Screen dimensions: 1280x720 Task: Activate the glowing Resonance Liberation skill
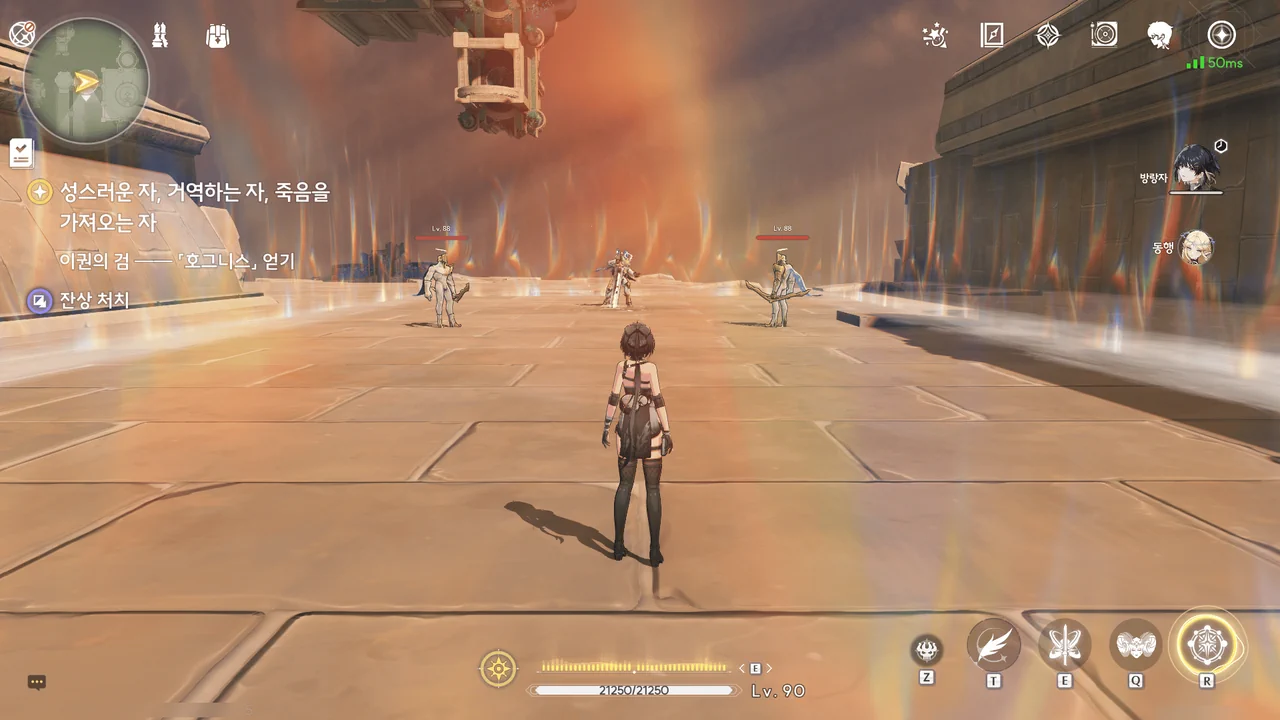point(1207,645)
